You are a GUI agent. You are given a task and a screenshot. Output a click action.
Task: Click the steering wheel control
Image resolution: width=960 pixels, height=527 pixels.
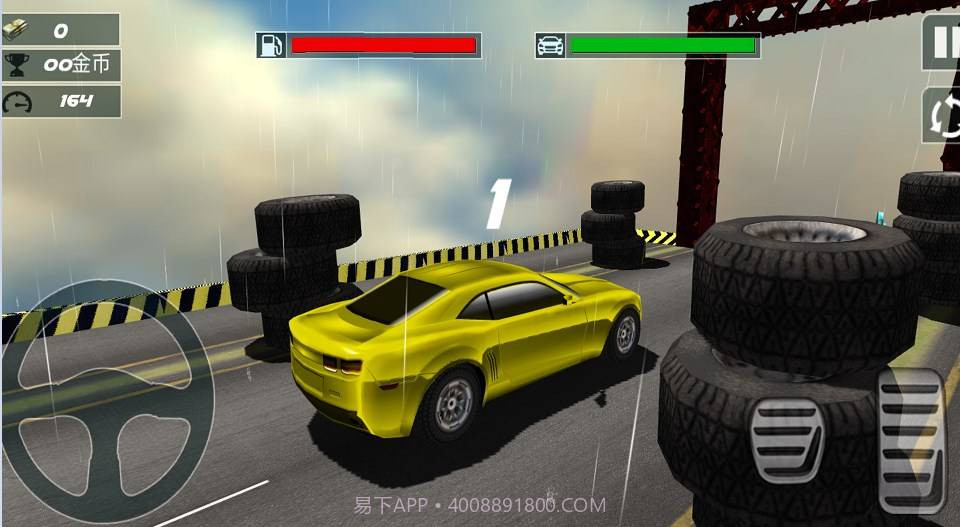[x=108, y=402]
